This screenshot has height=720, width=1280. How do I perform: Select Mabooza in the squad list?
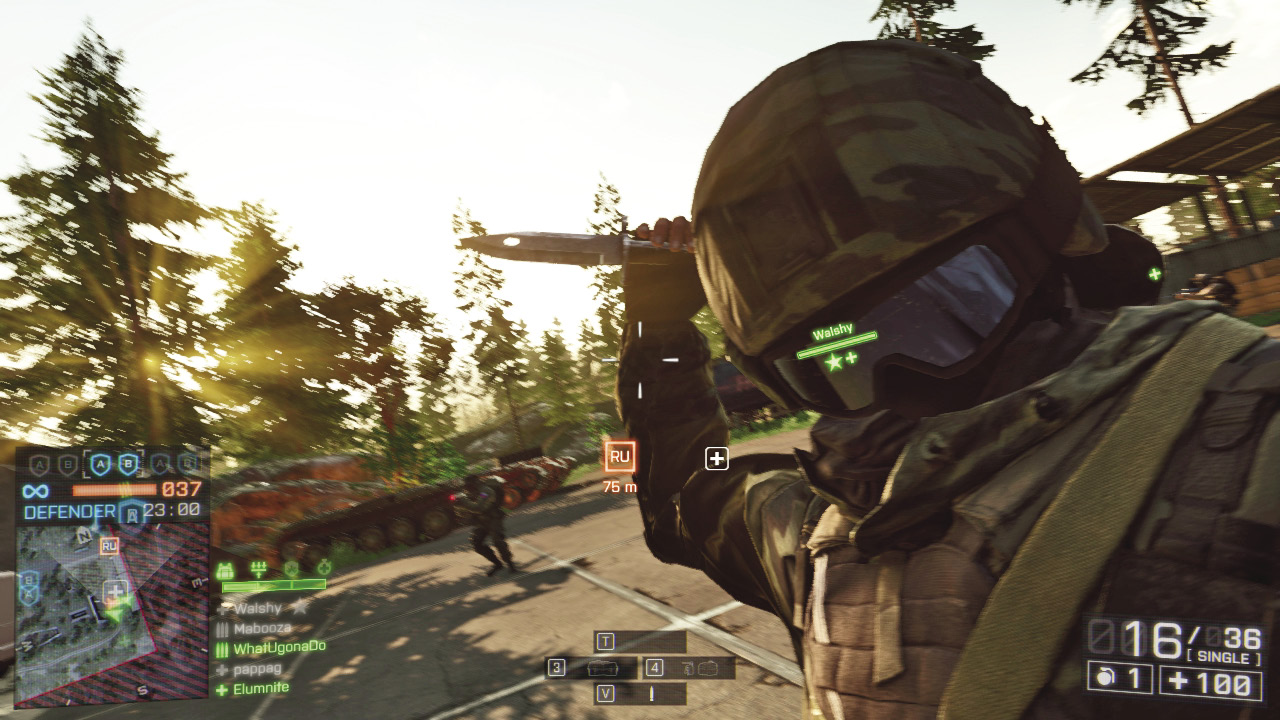pyautogui.click(x=263, y=629)
